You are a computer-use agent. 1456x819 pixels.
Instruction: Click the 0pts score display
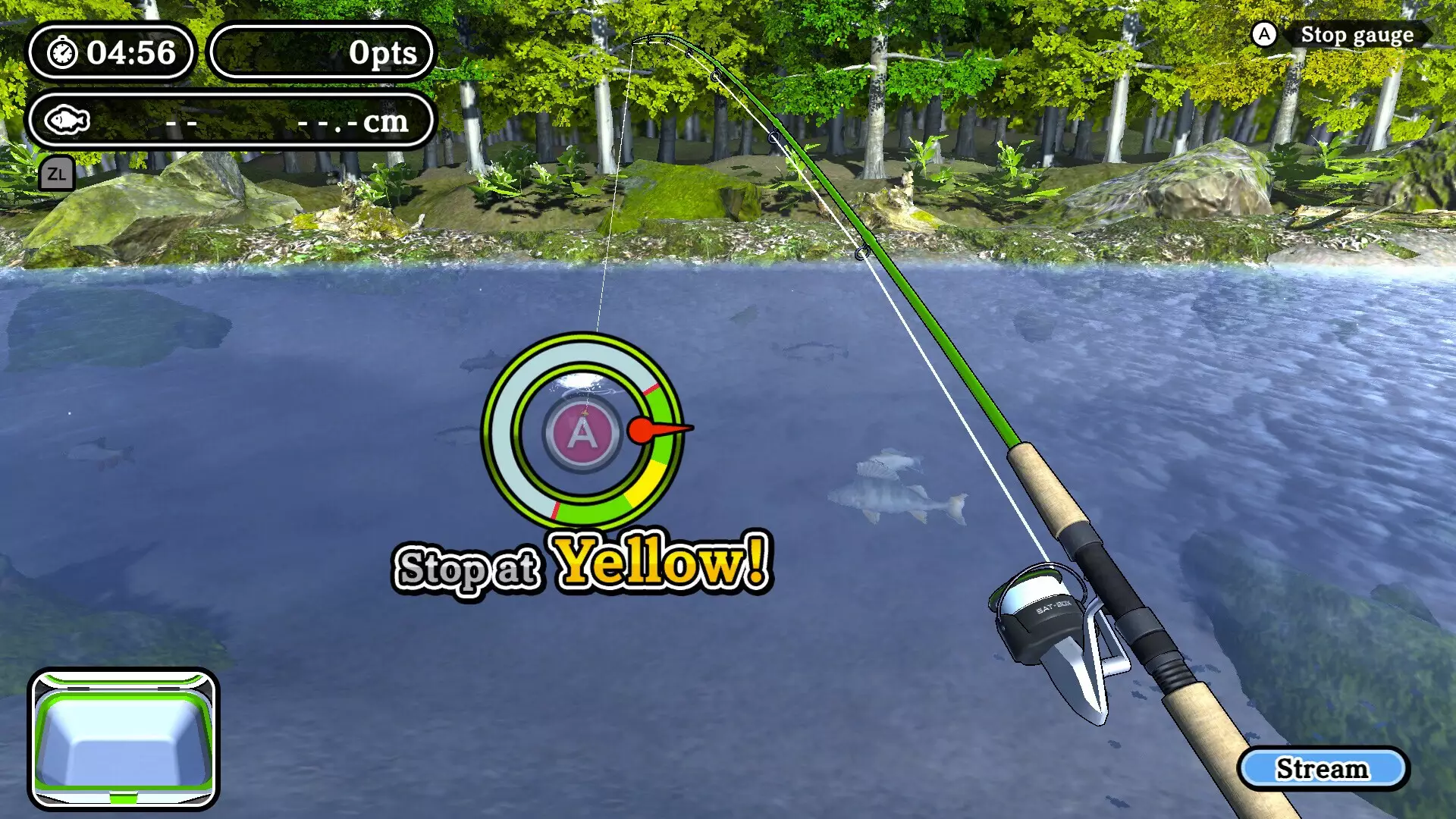(383, 52)
